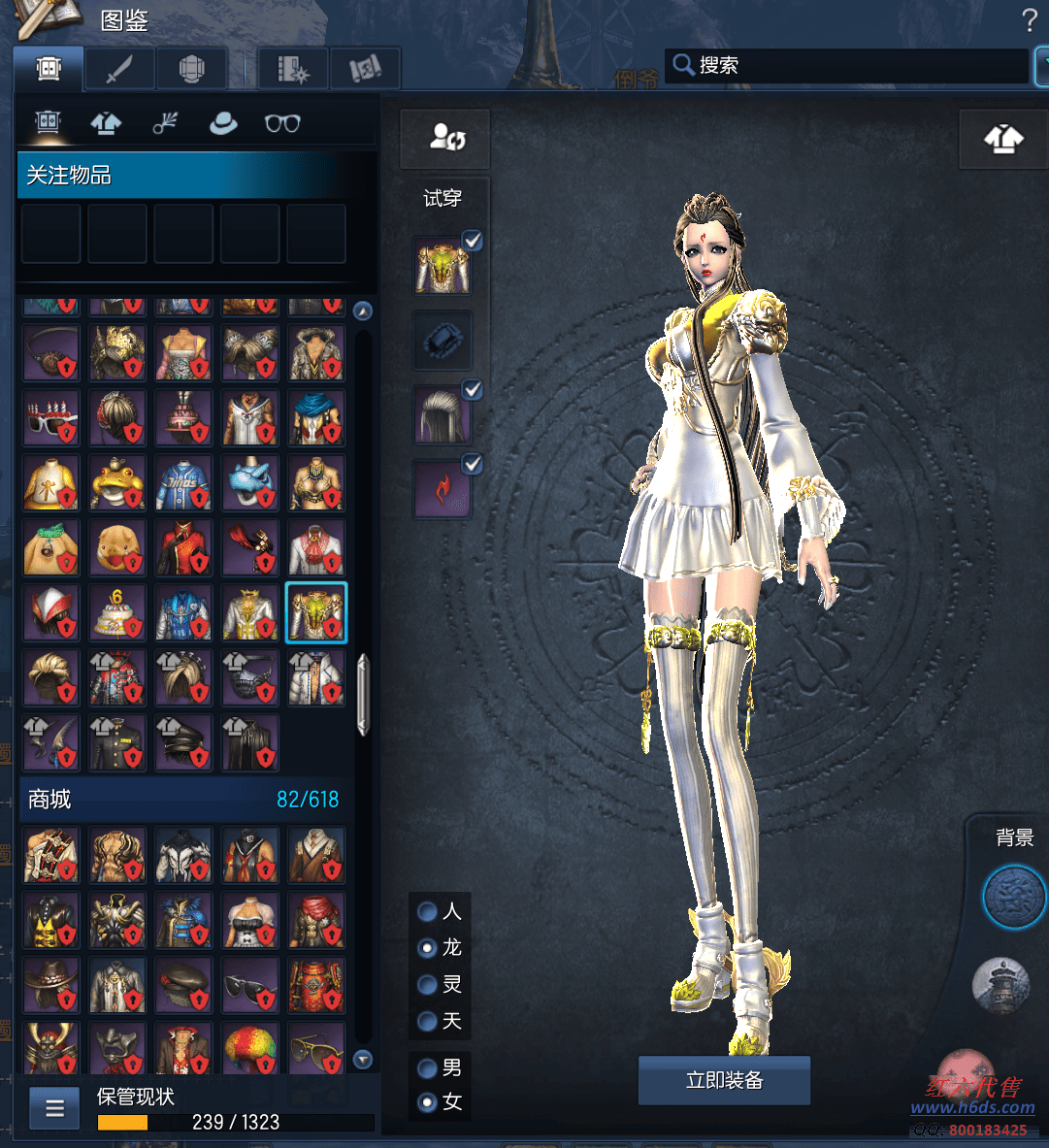Image resolution: width=1049 pixels, height=1148 pixels.
Task: Open the list menu button beside 保管现状
Action: tap(54, 1107)
